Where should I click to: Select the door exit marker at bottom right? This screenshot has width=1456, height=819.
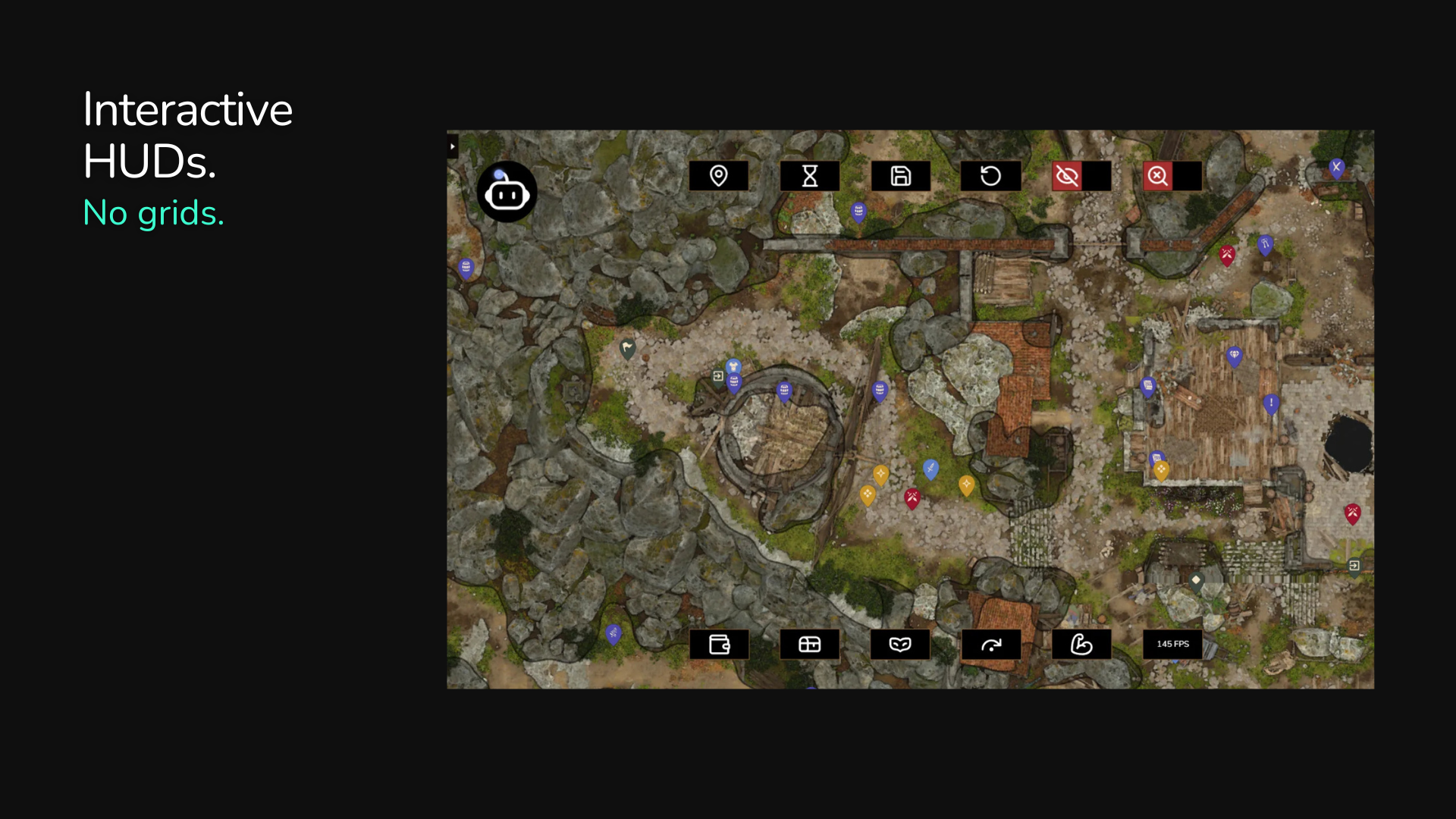[x=1355, y=565]
